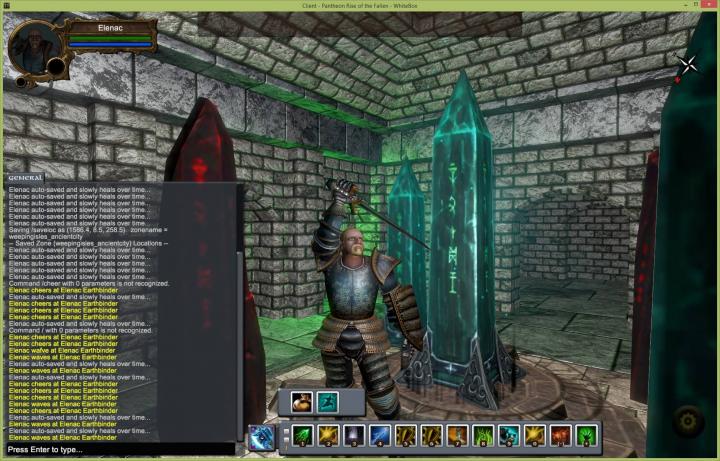Activate hotbar slot 1 green slash ability
This screenshot has height=461, width=720.
pos(302,436)
